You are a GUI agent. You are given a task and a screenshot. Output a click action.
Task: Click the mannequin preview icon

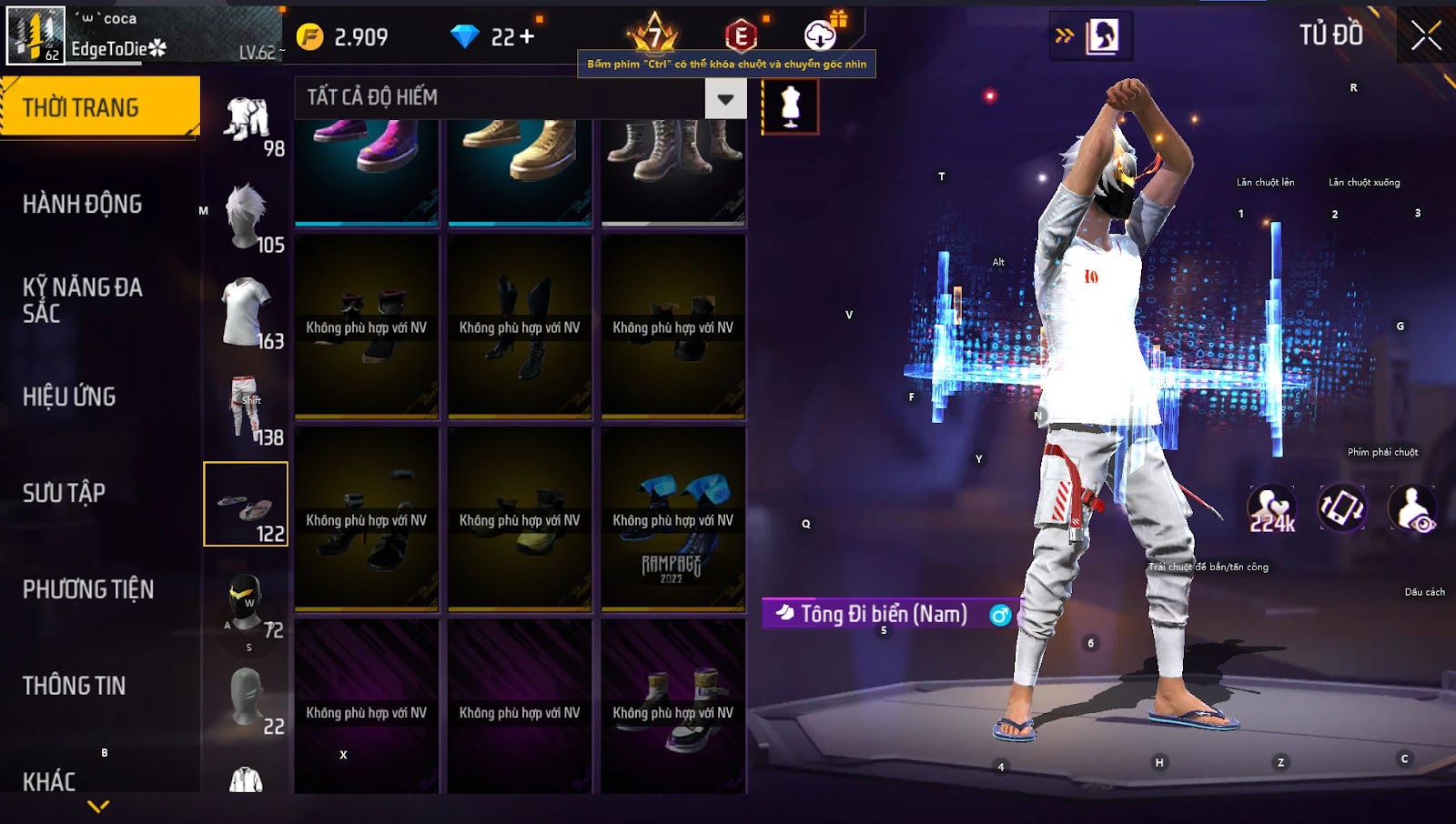pos(790,106)
